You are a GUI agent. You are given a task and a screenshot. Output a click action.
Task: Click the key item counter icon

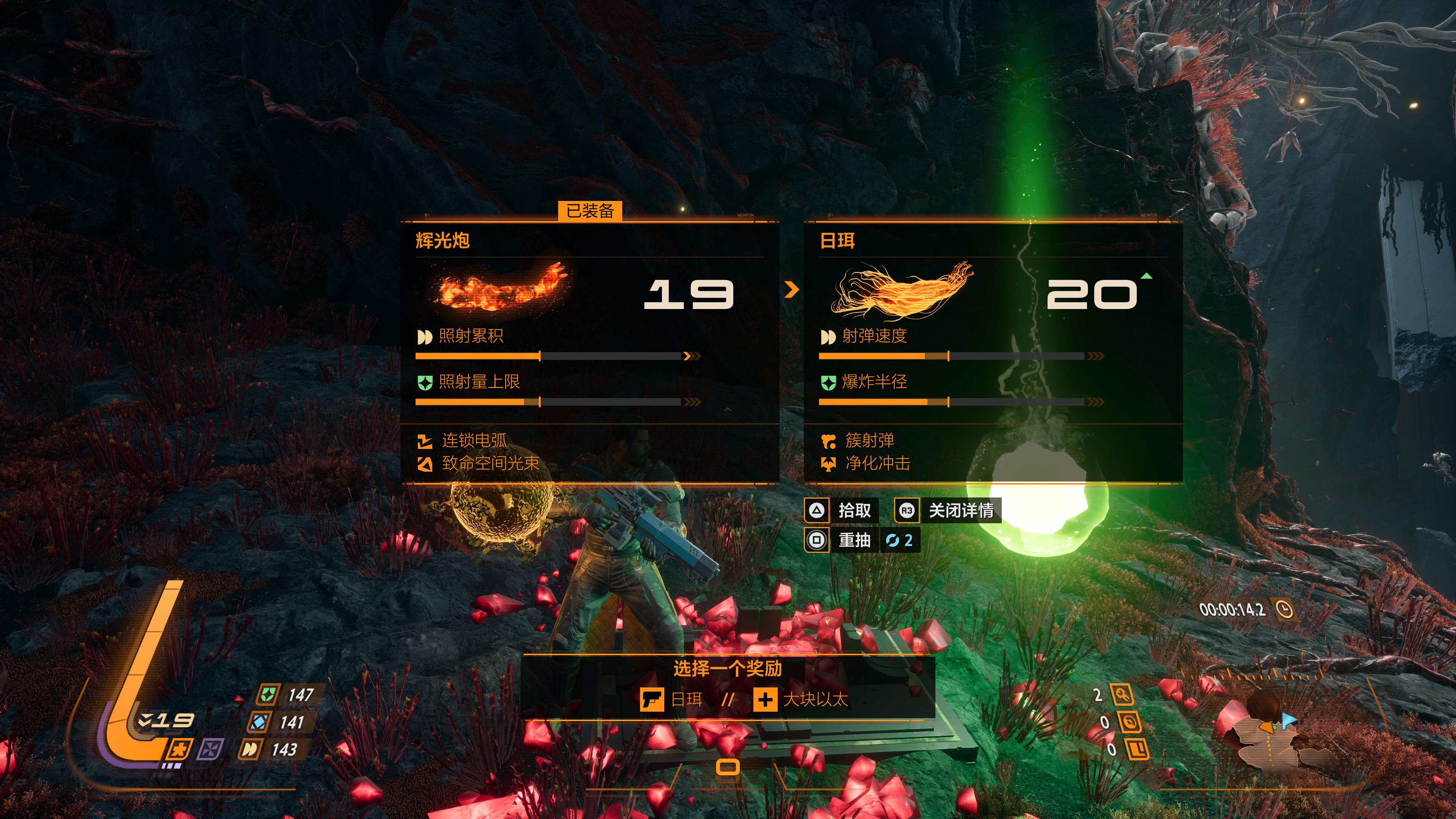tap(1122, 695)
